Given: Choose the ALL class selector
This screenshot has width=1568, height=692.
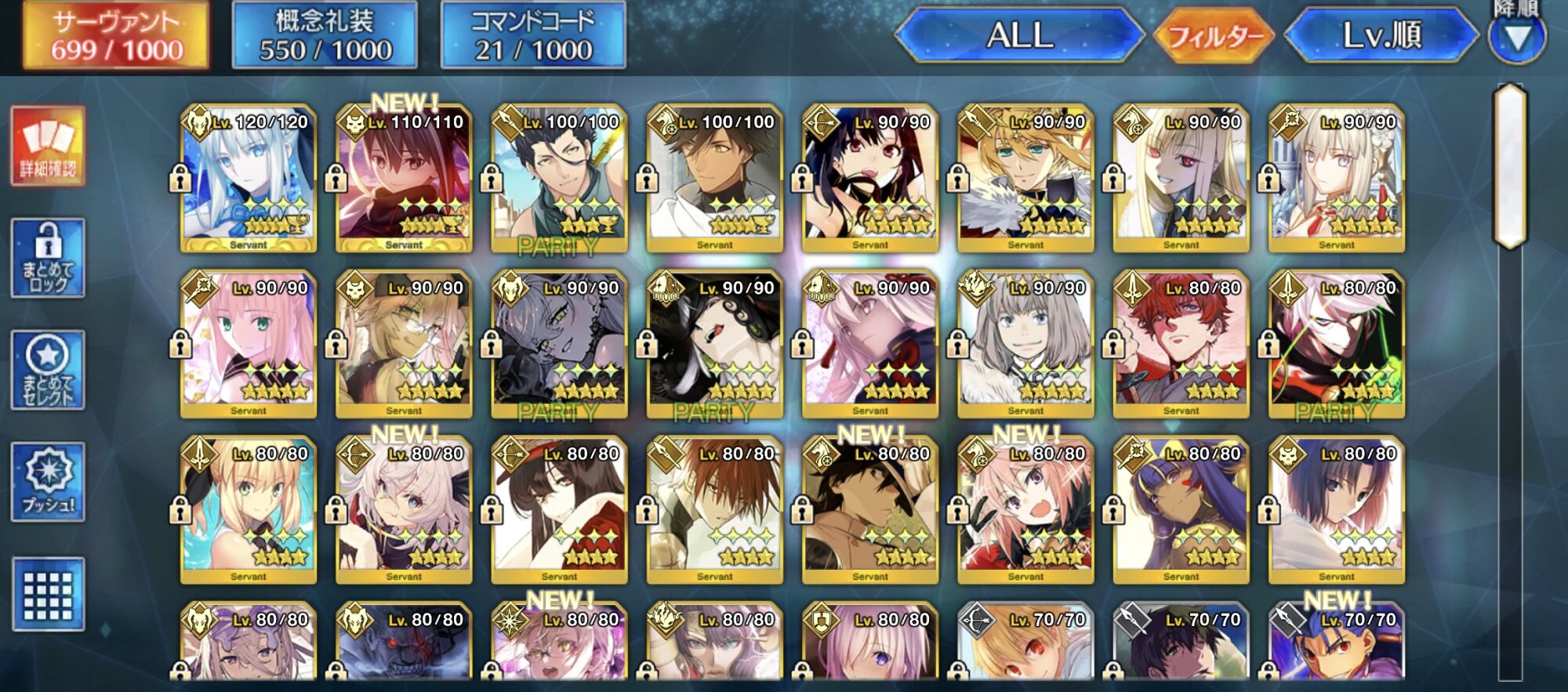Looking at the screenshot, I should click(1019, 36).
